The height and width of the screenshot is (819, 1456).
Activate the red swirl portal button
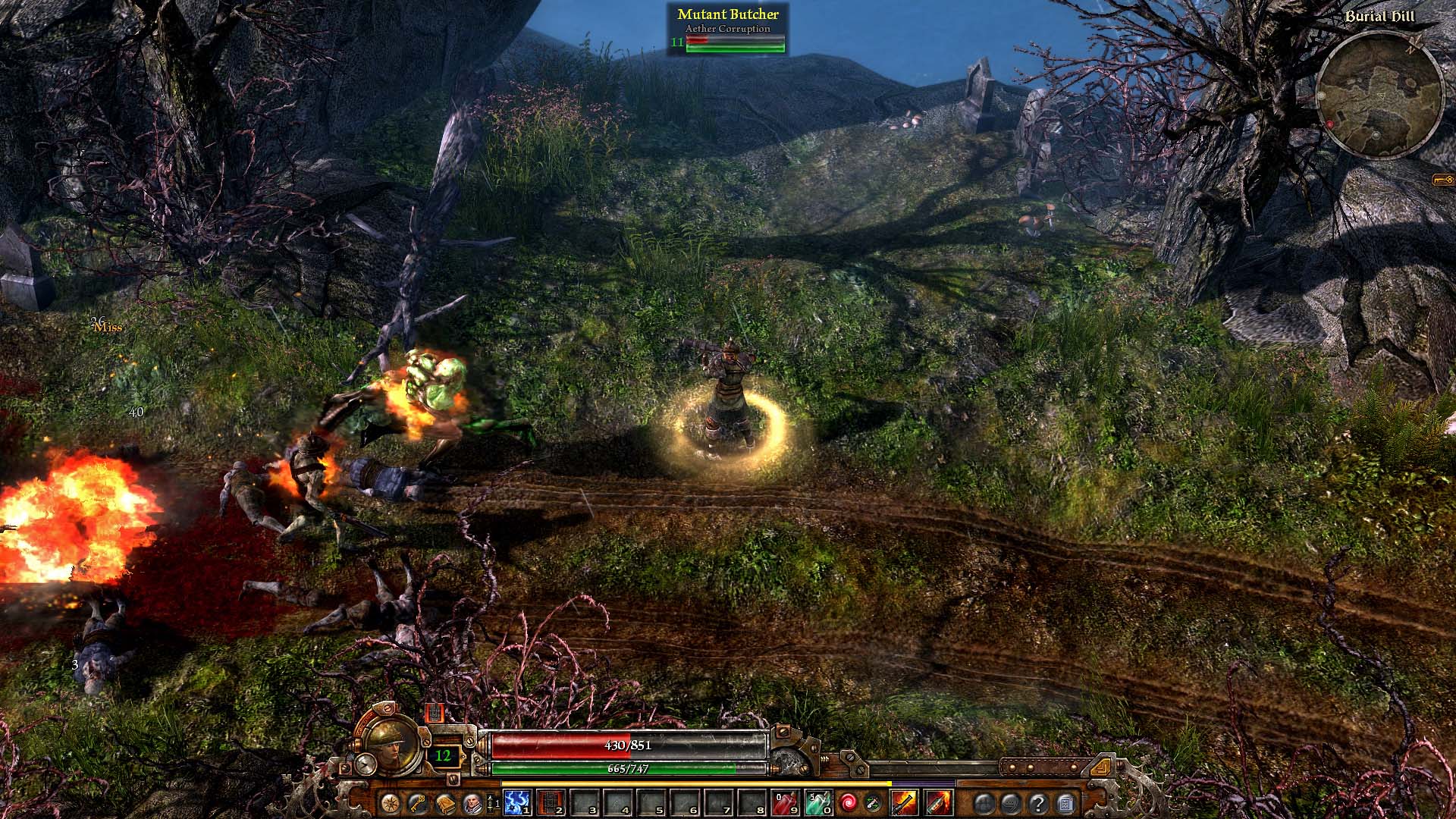849,802
